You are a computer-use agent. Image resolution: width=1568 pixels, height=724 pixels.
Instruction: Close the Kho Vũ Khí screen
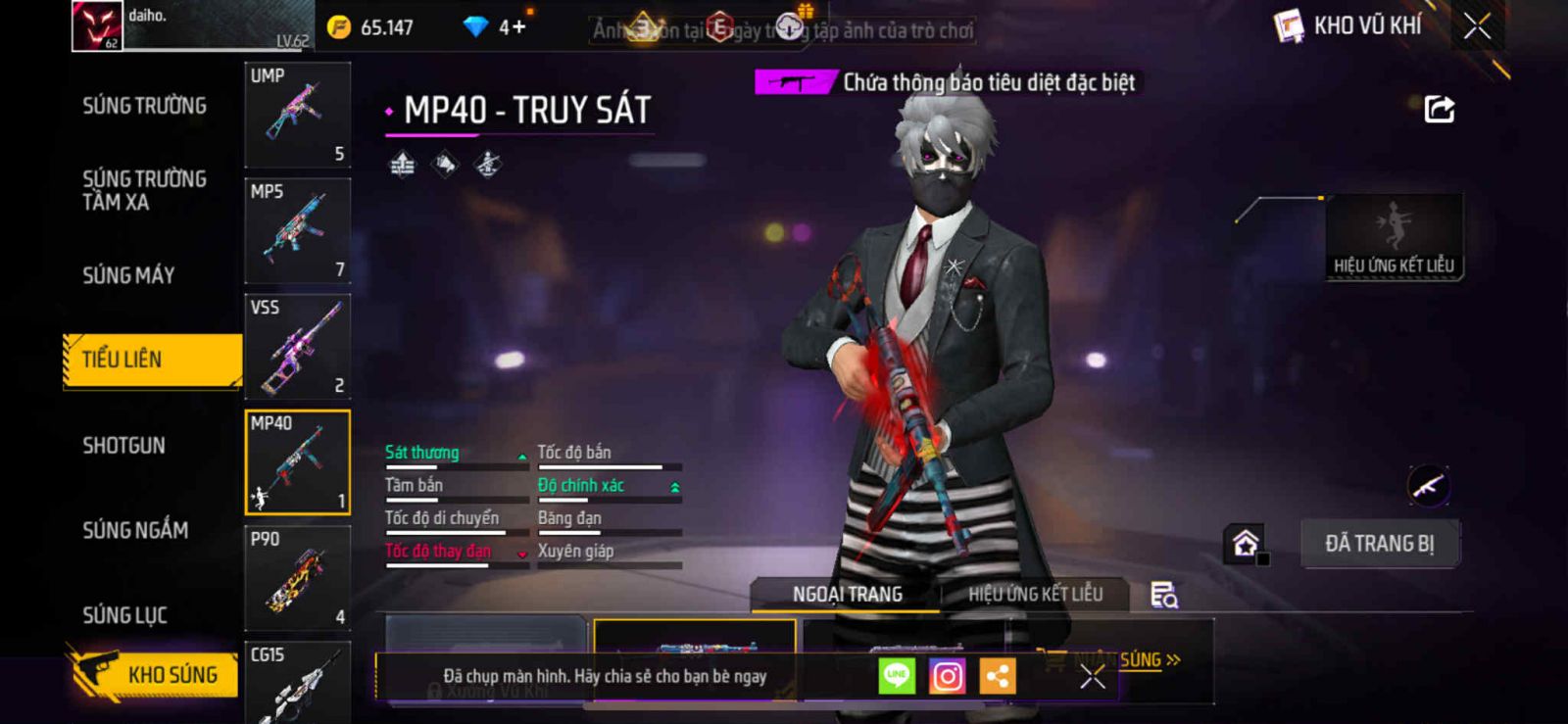(x=1477, y=26)
